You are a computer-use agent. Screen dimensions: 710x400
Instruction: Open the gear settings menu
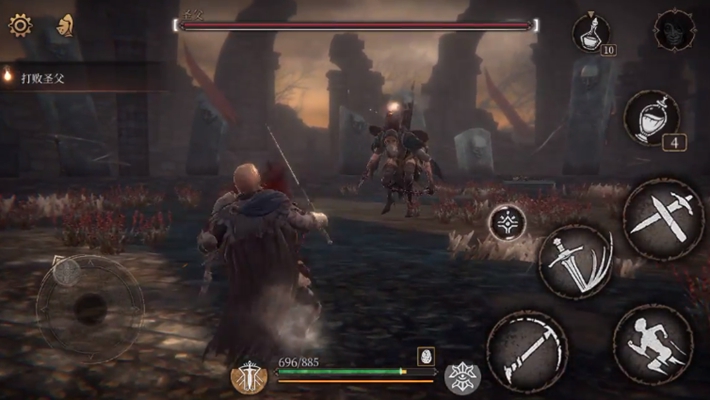[20, 25]
